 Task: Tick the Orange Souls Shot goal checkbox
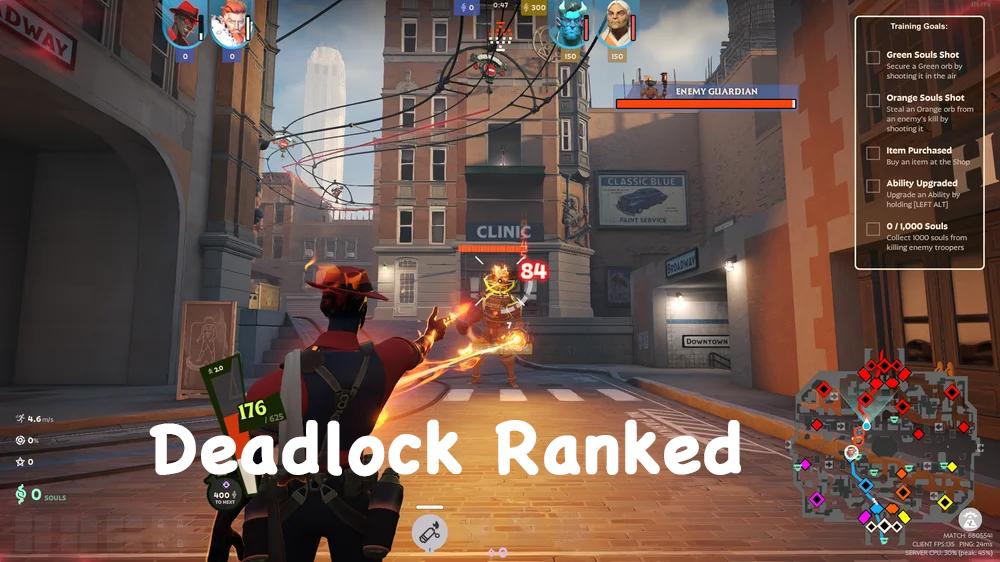[x=873, y=102]
